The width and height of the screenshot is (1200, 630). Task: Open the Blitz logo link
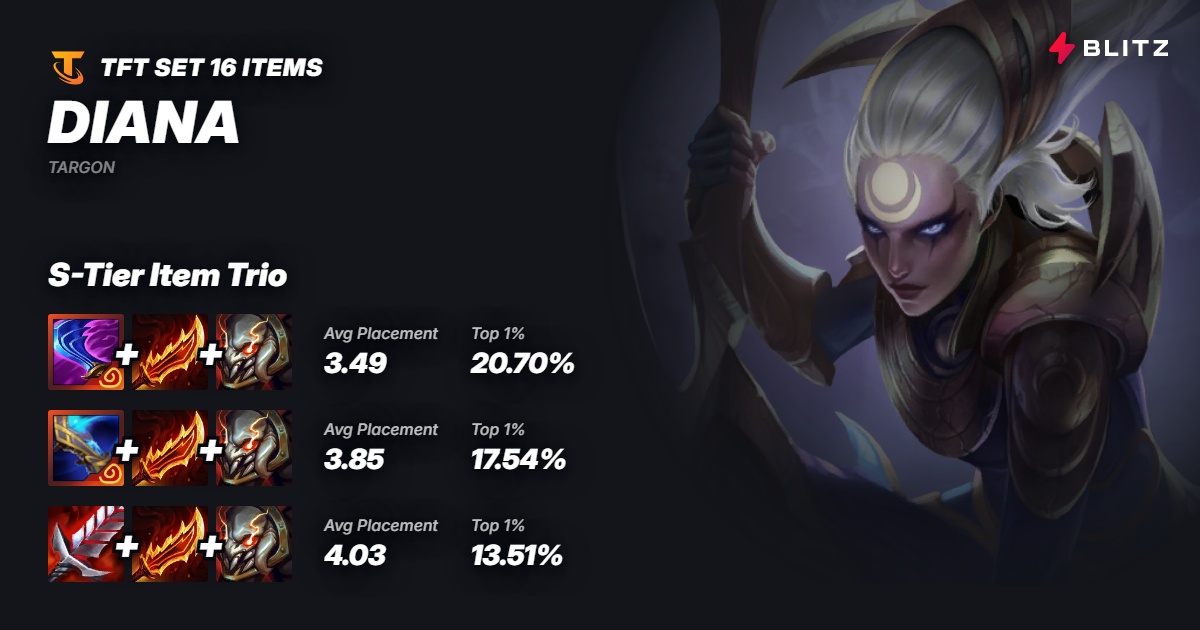[1108, 47]
